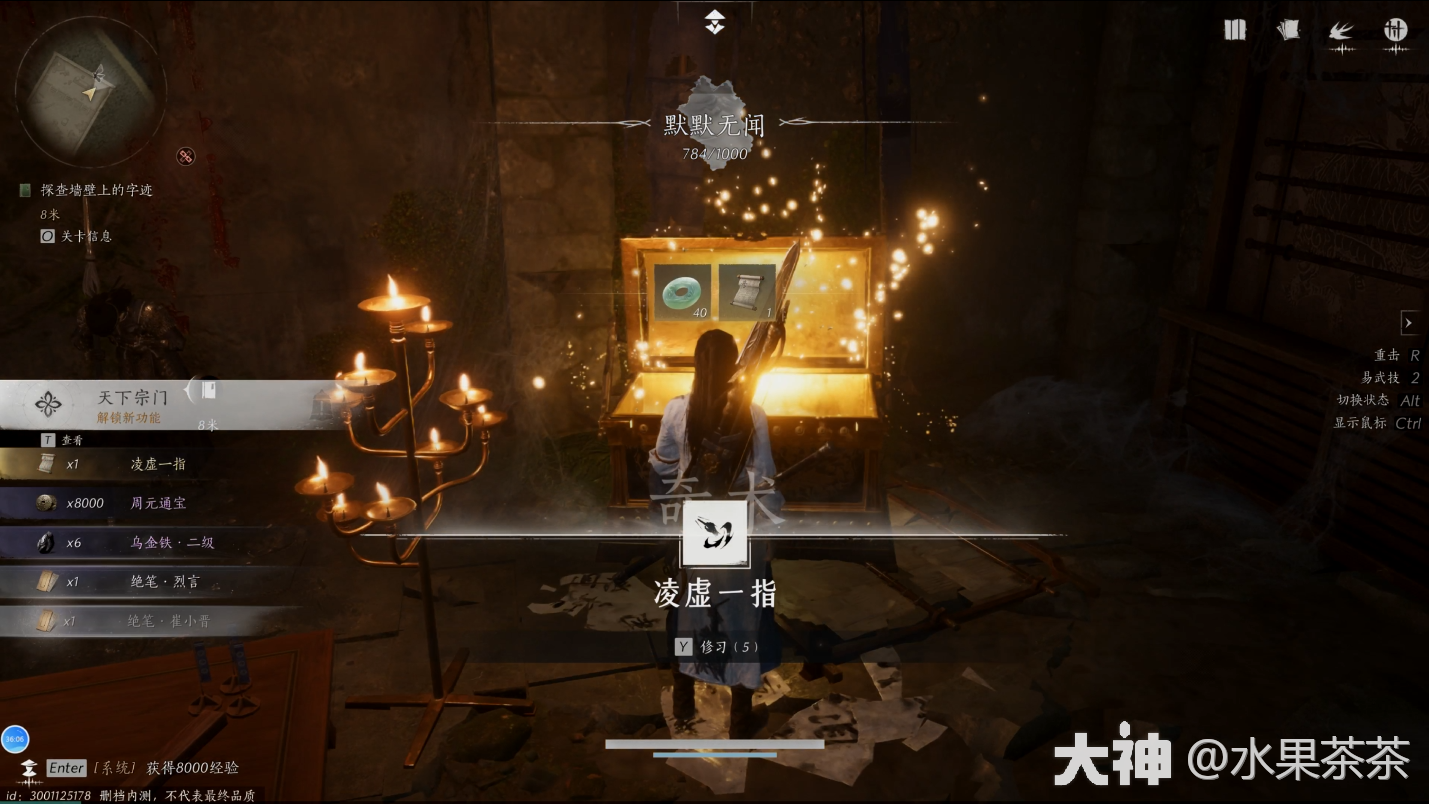The width and height of the screenshot is (1429, 804).
Task: Select the jade ring reward slot
Action: pos(683,292)
